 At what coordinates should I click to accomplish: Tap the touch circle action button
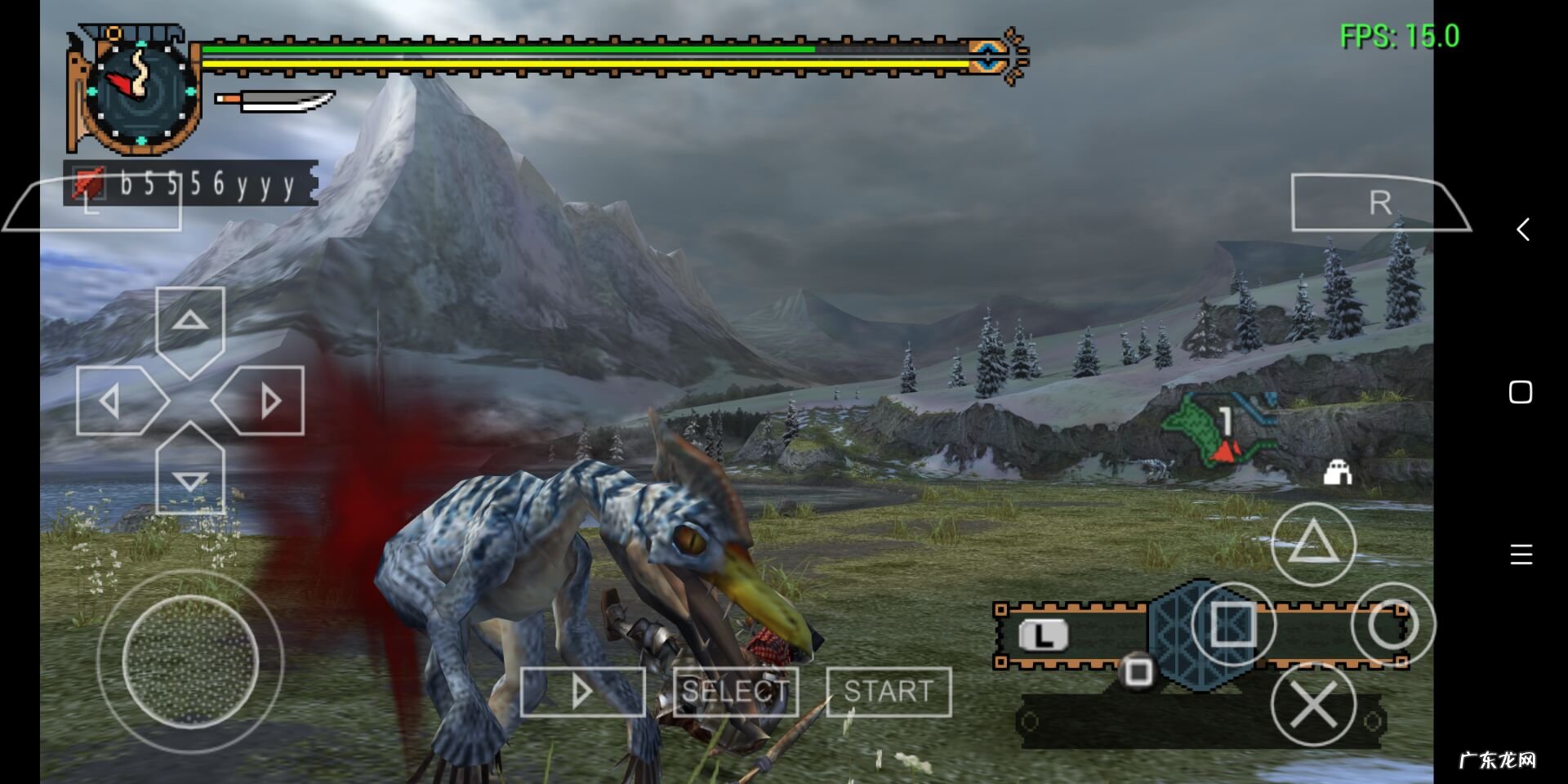[x=1392, y=625]
